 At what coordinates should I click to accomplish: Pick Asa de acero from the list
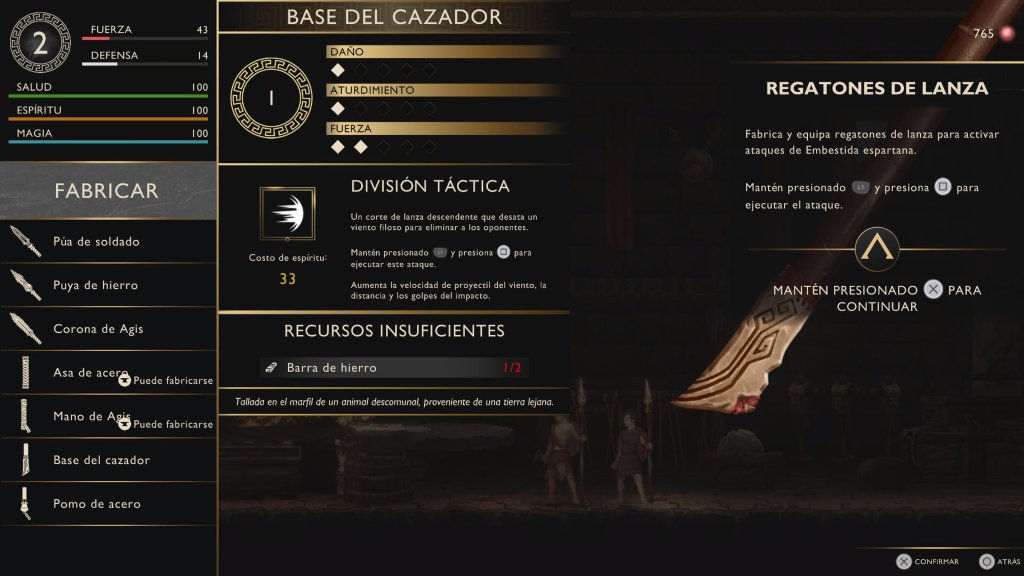tap(108, 373)
